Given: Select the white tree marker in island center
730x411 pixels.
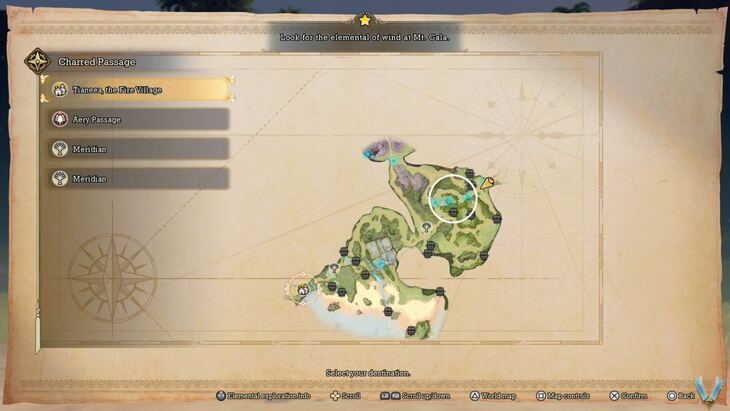Looking at the screenshot, I should pyautogui.click(x=427, y=228).
